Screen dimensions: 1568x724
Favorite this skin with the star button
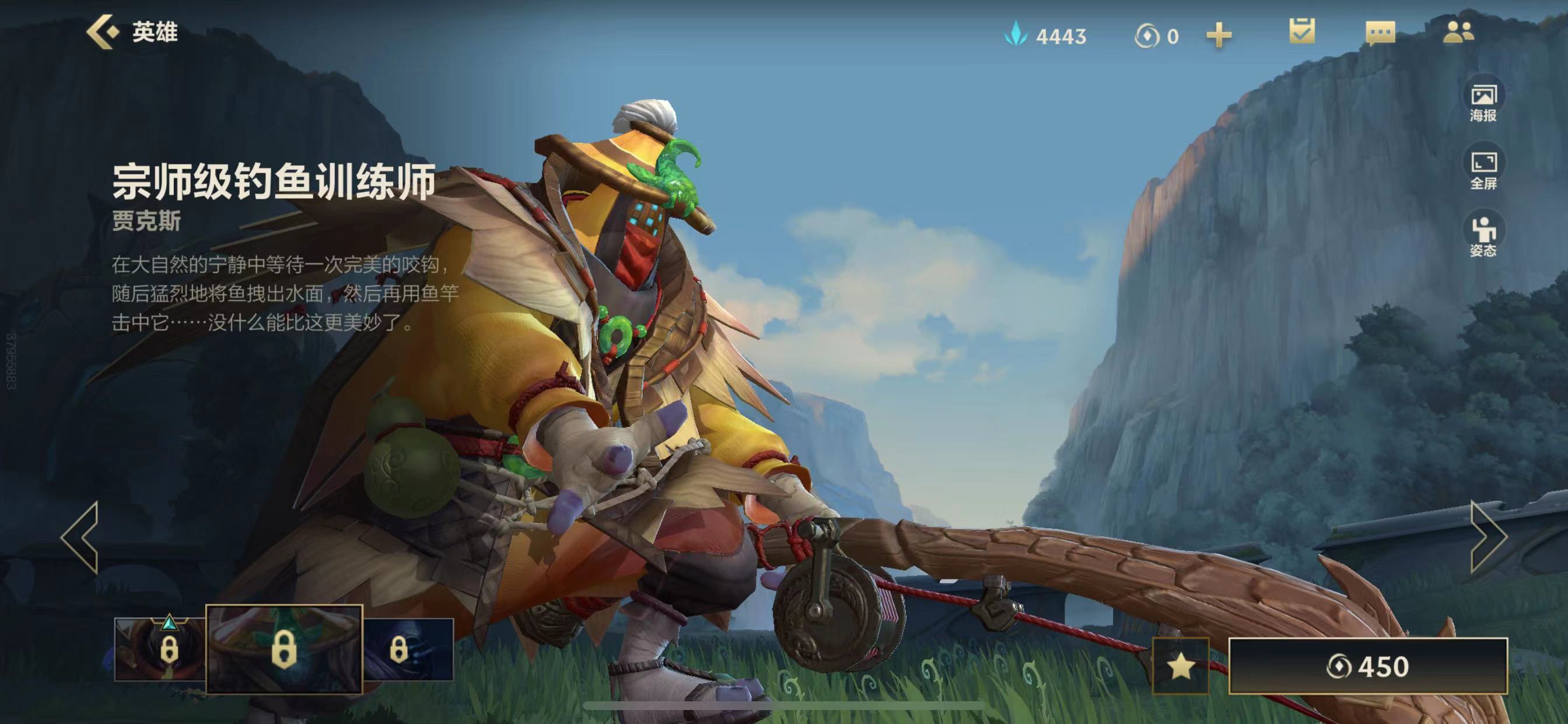[1180, 666]
